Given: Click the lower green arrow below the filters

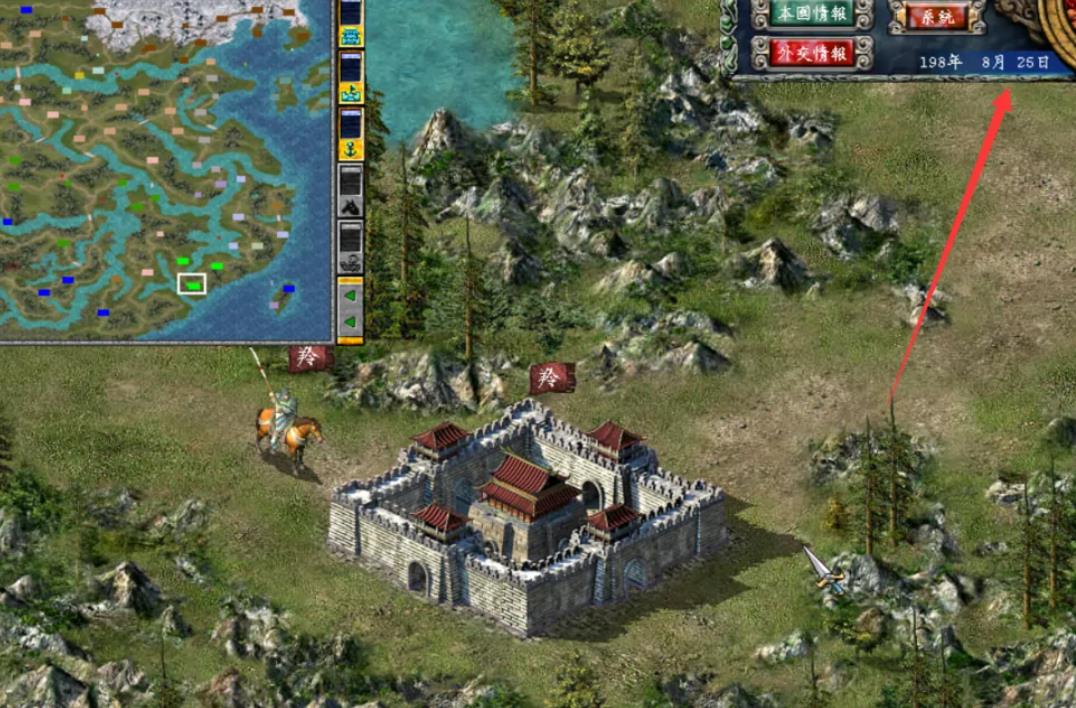Looking at the screenshot, I should [x=351, y=323].
